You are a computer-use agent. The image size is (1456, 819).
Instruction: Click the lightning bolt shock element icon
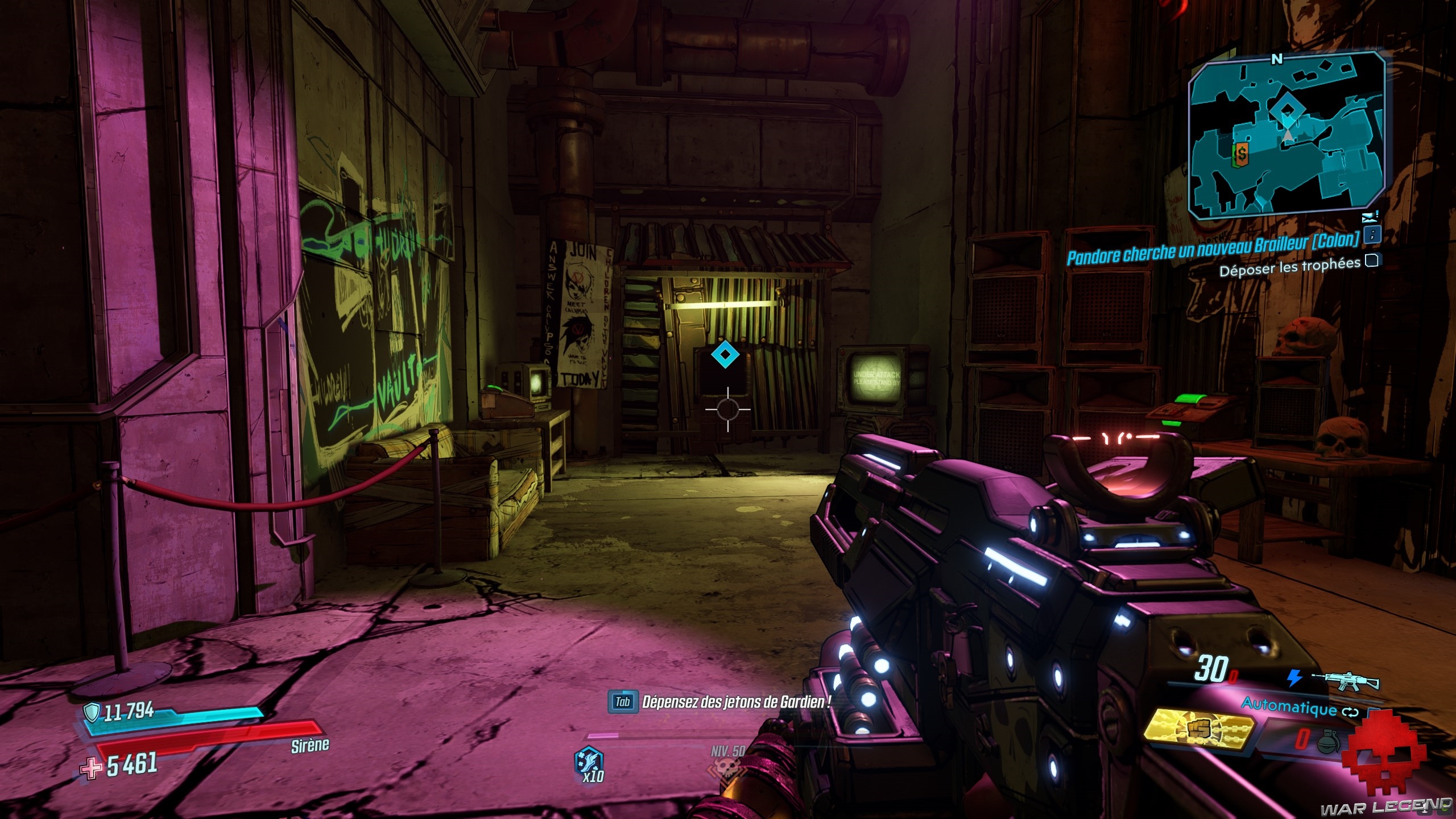point(1294,678)
